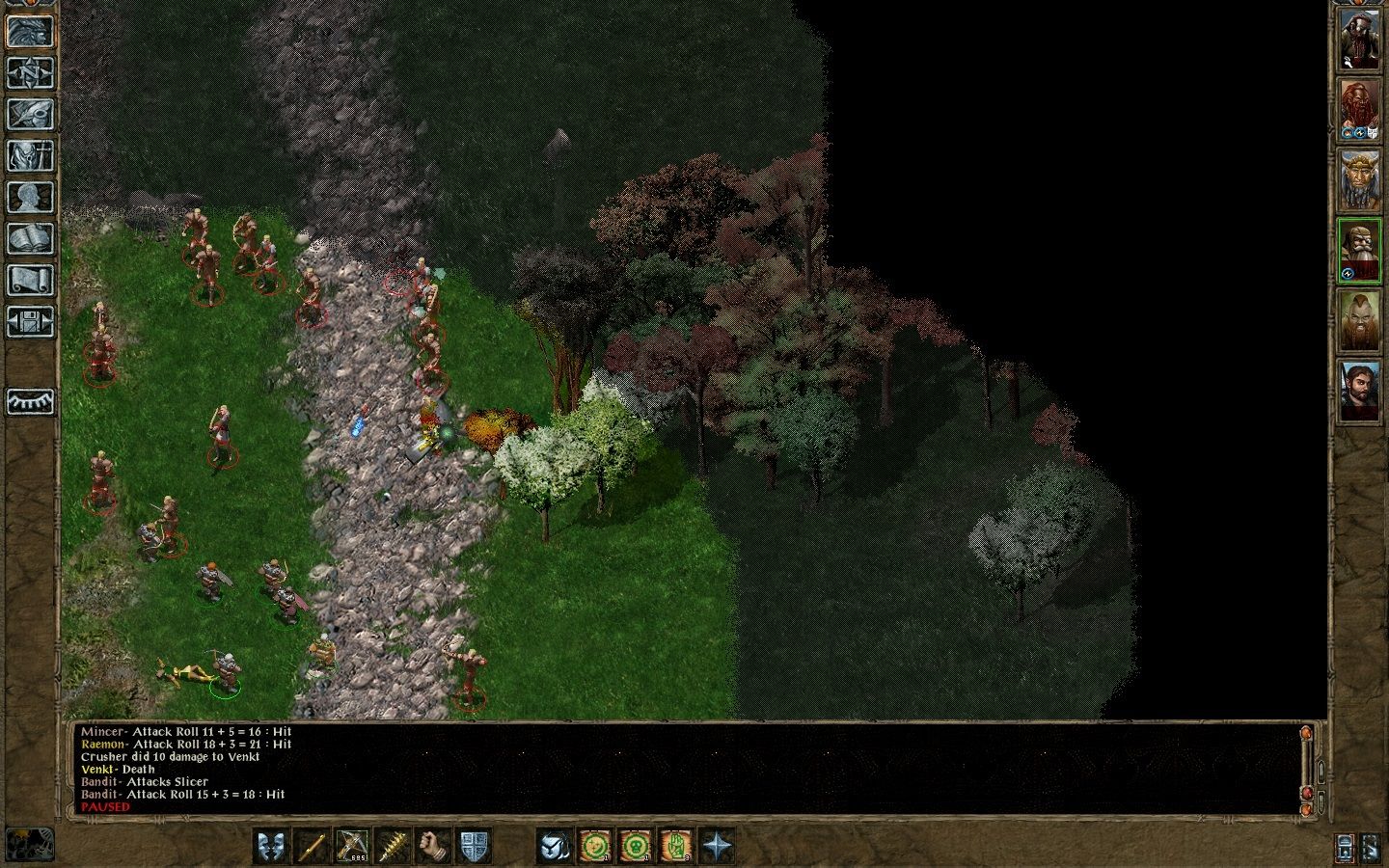
Task: Open the inventory screen button
Action: tap(30, 155)
